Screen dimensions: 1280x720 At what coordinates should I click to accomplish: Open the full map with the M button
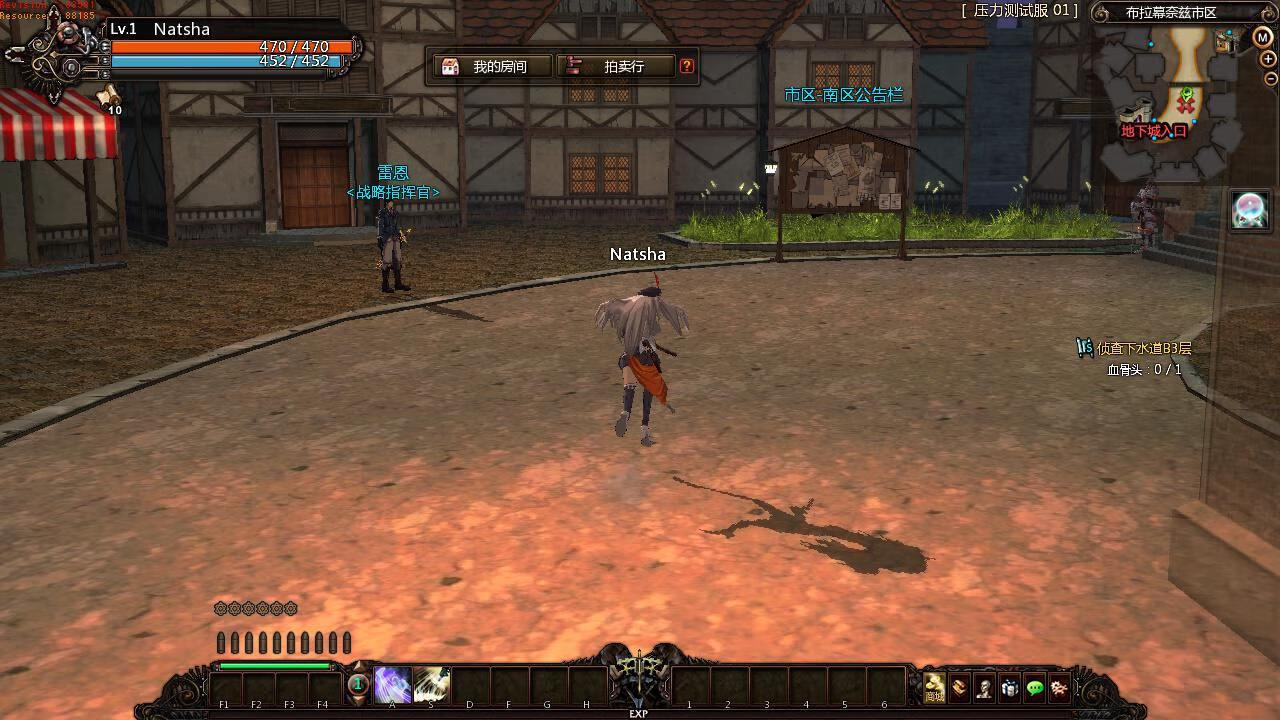(x=1262, y=38)
